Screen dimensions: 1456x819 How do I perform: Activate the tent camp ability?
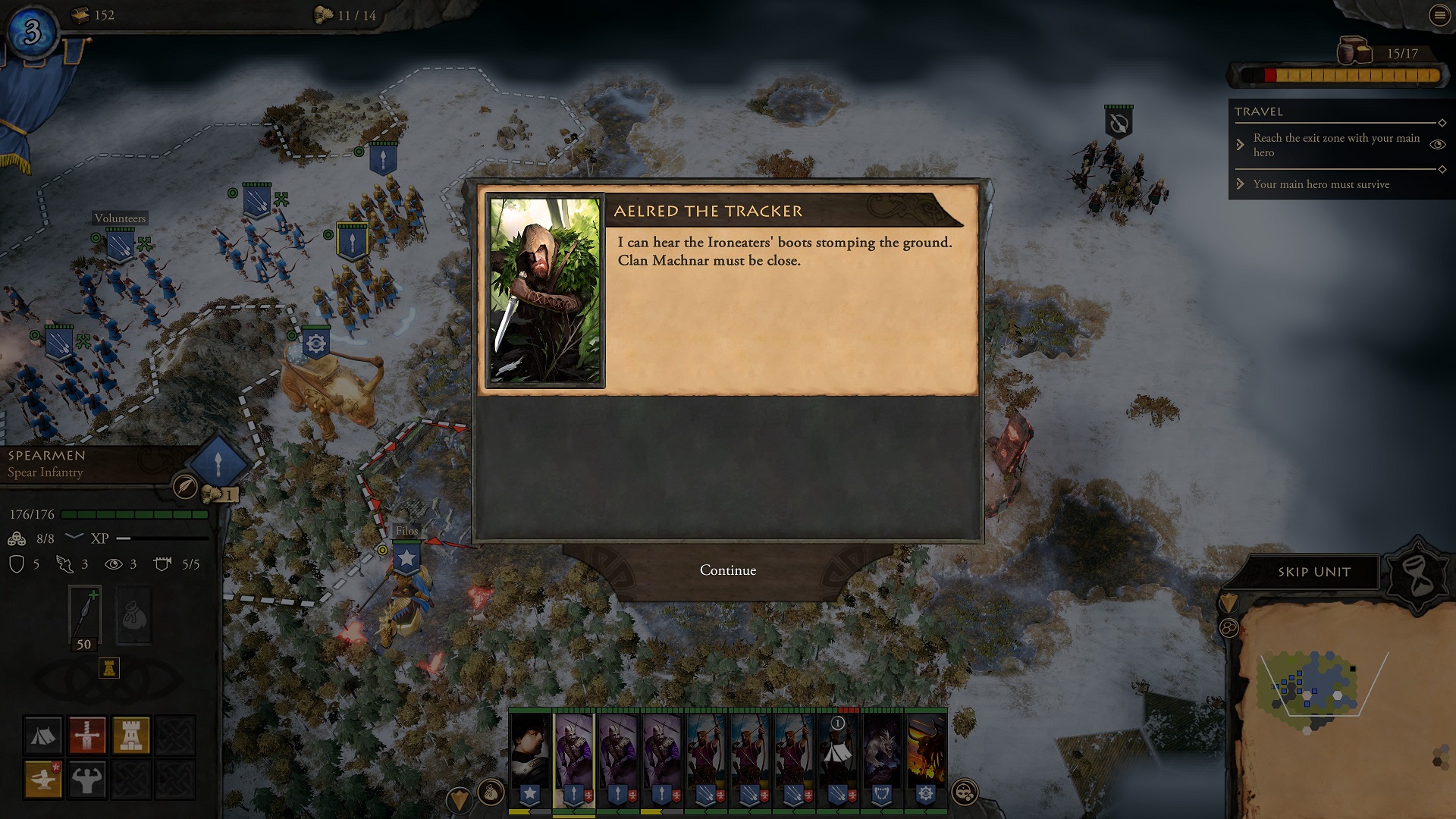click(x=42, y=736)
